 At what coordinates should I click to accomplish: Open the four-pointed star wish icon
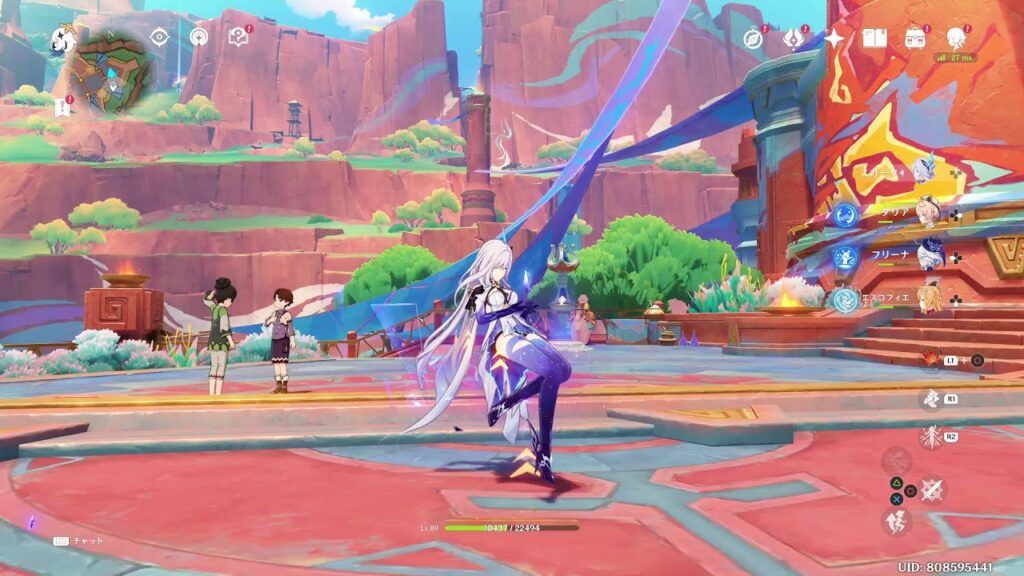(834, 38)
